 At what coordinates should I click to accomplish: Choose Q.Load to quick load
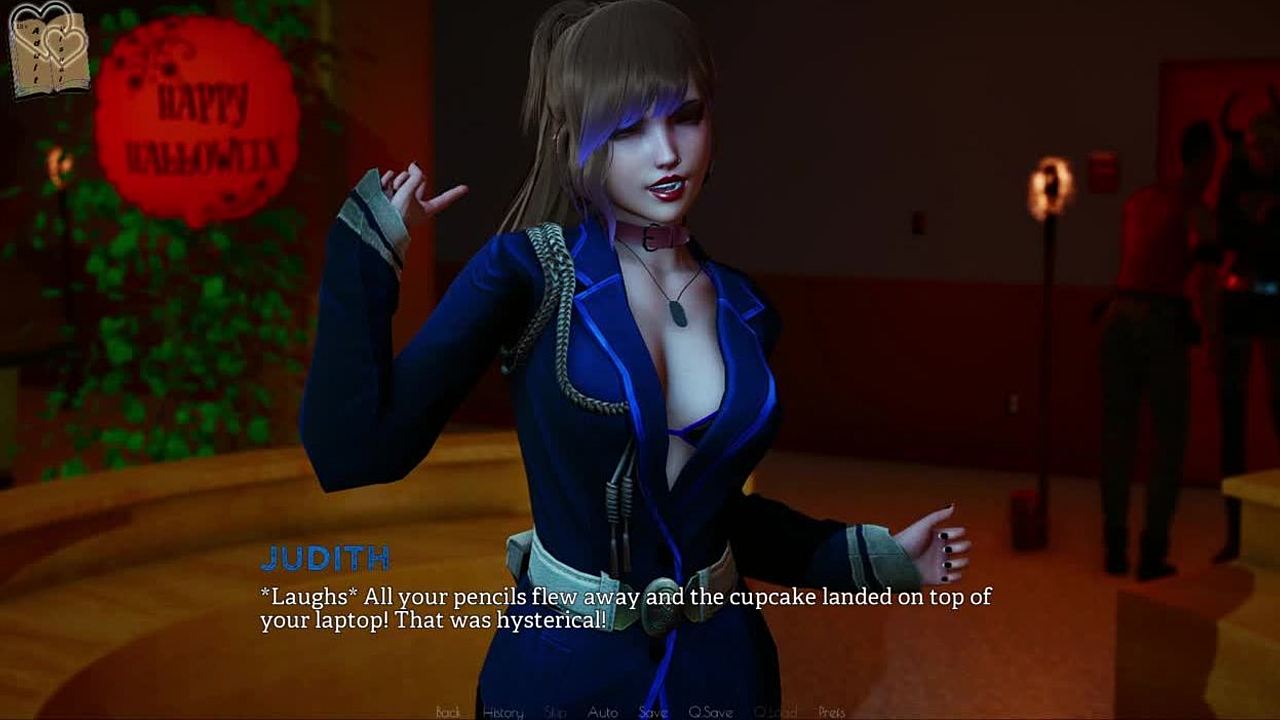[x=775, y=712]
